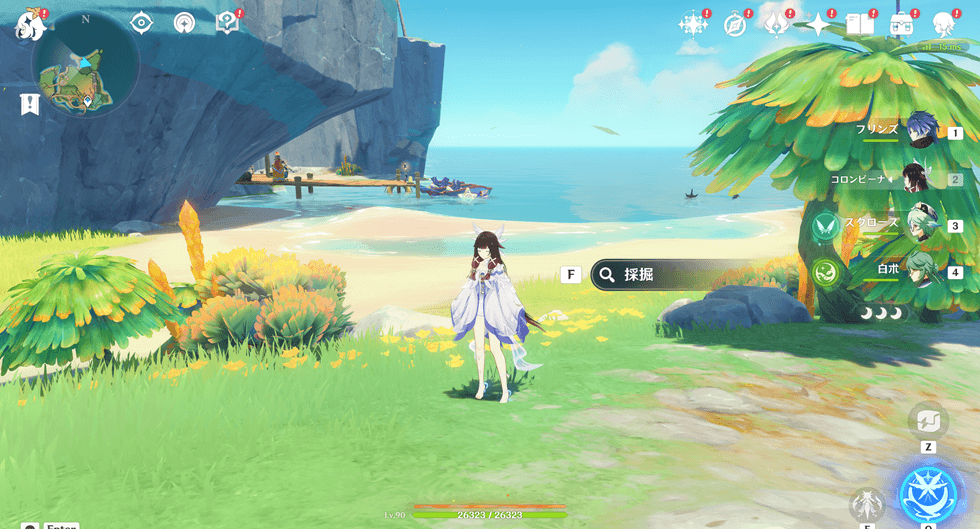Screen dimensions: 980x529
Task: Open the open-book icon in top bar
Action: [x=859, y=24]
